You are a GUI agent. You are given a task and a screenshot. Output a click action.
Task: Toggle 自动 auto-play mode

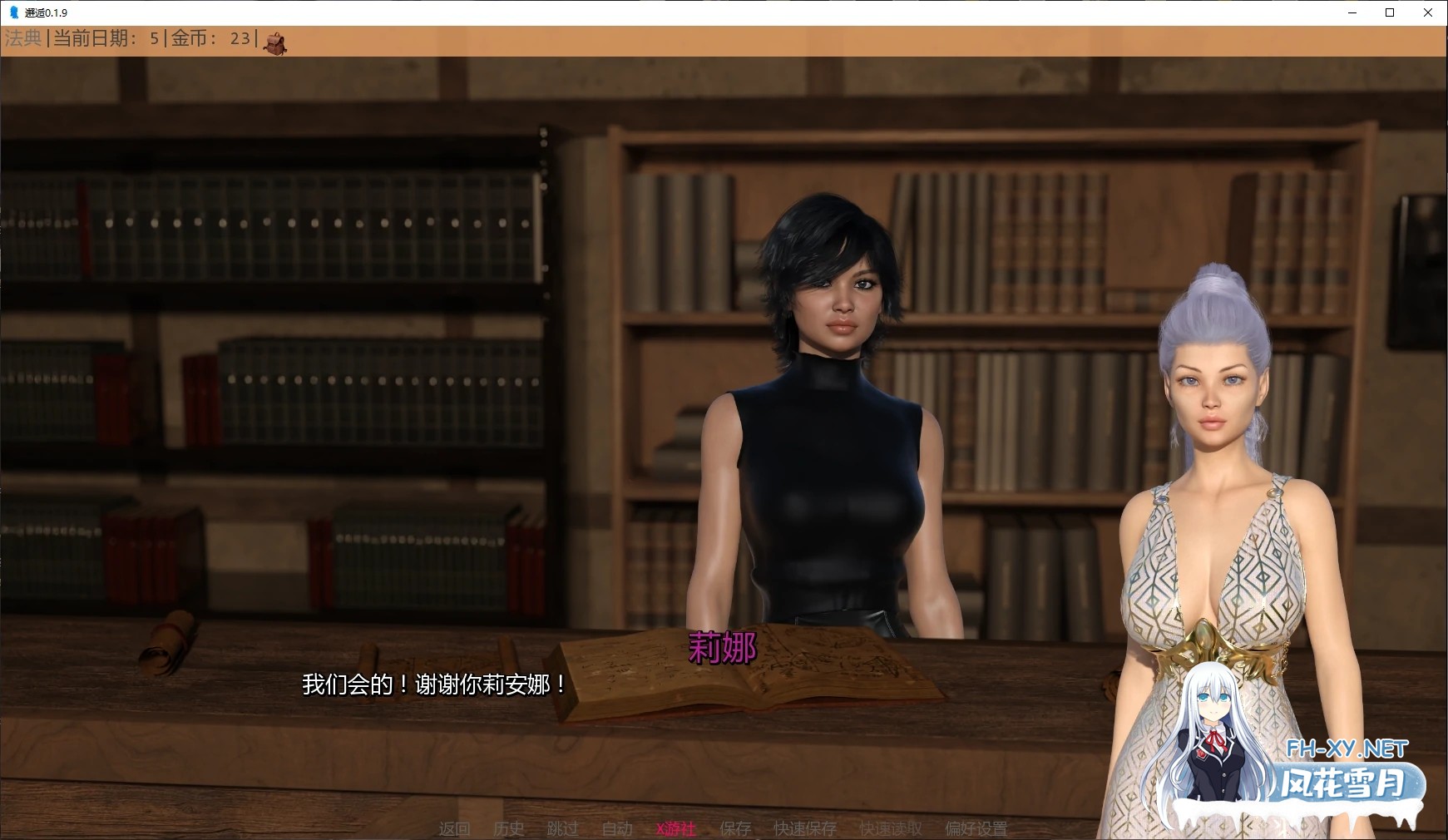click(x=615, y=828)
